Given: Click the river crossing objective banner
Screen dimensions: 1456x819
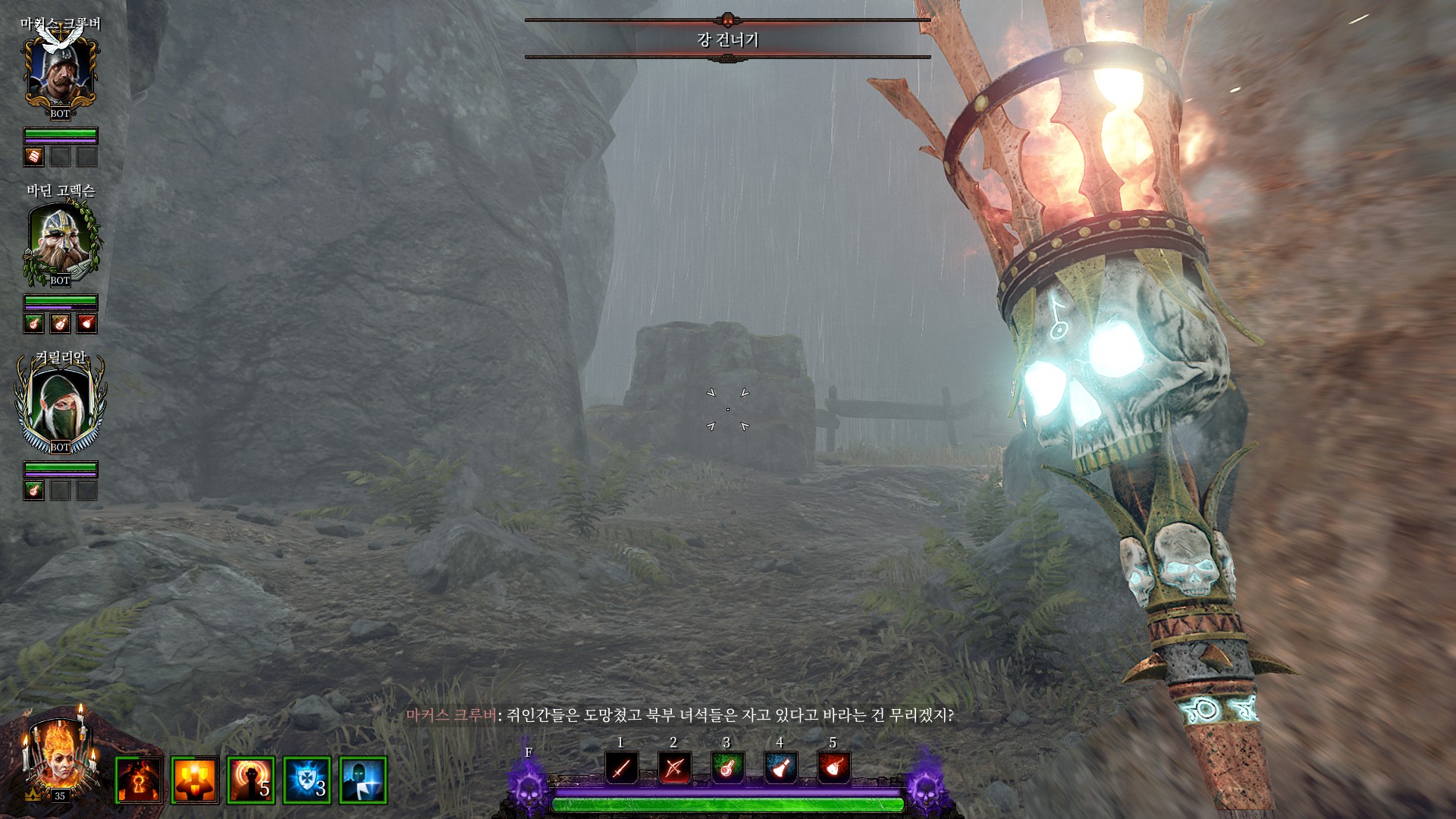Looking at the screenshot, I should click(x=727, y=39).
